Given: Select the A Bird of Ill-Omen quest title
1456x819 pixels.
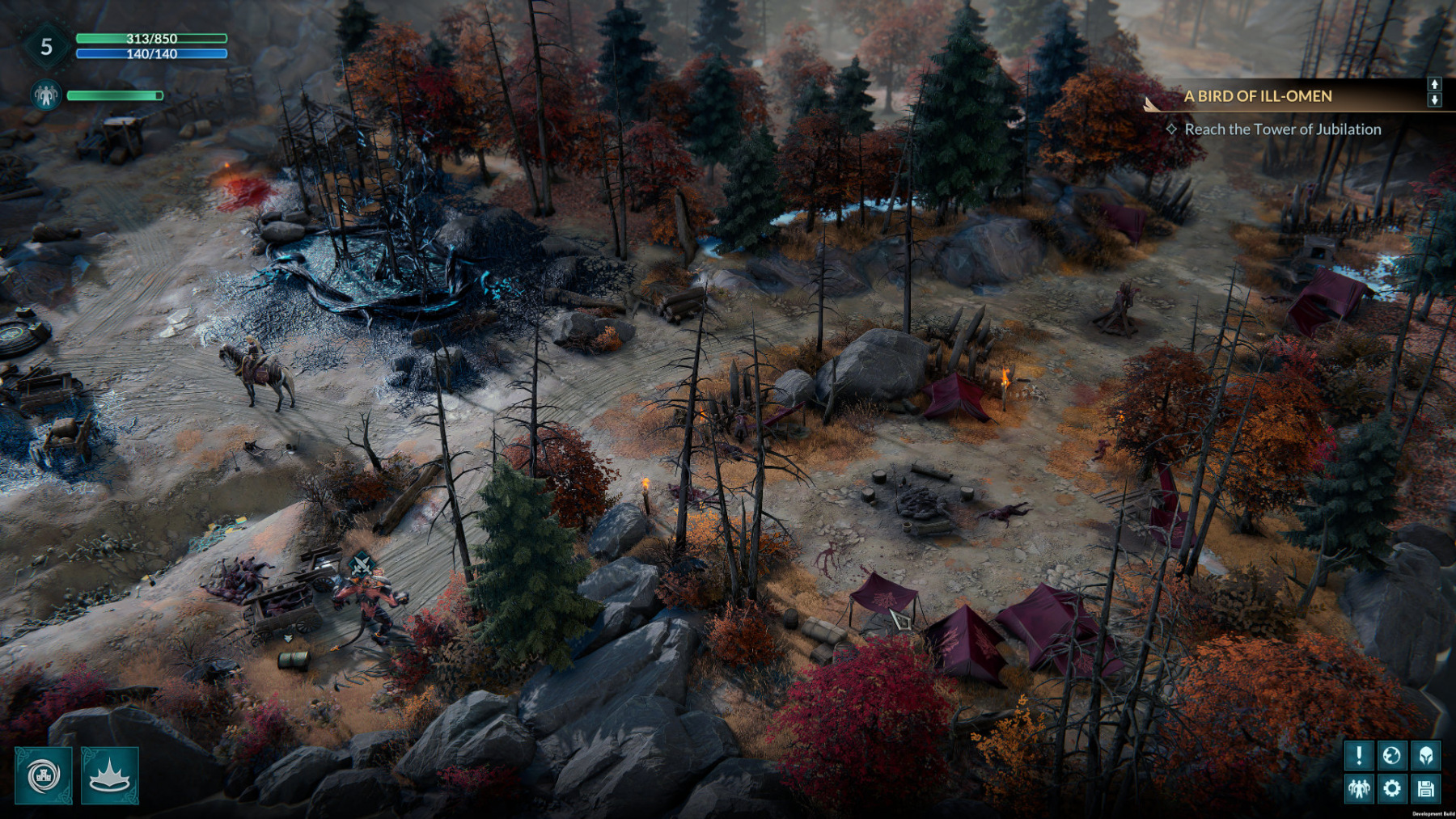Looking at the screenshot, I should pos(1257,96).
